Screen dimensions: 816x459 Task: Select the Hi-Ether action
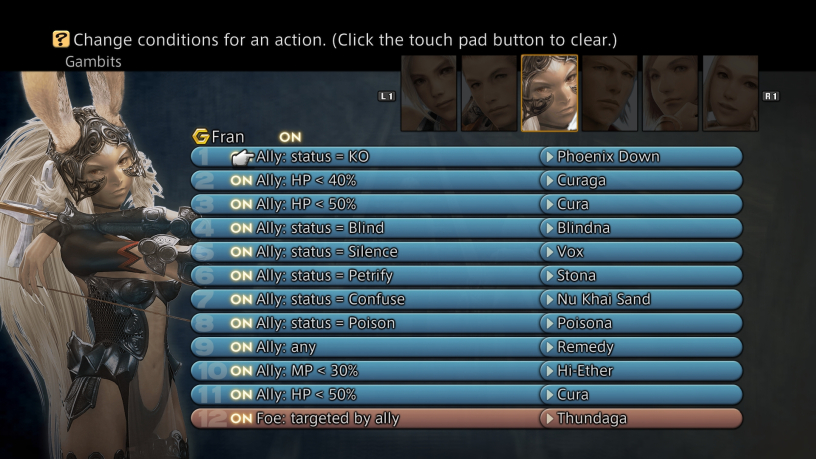pyautogui.click(x=585, y=371)
